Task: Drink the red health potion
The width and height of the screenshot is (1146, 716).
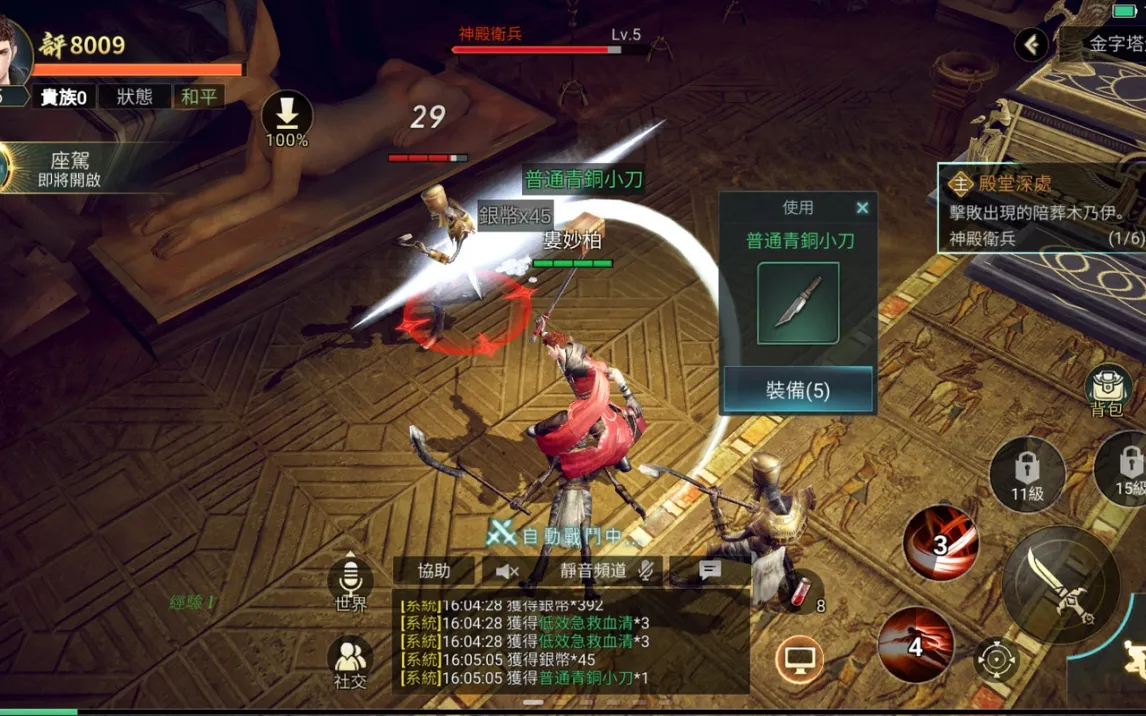Action: pyautogui.click(x=803, y=590)
